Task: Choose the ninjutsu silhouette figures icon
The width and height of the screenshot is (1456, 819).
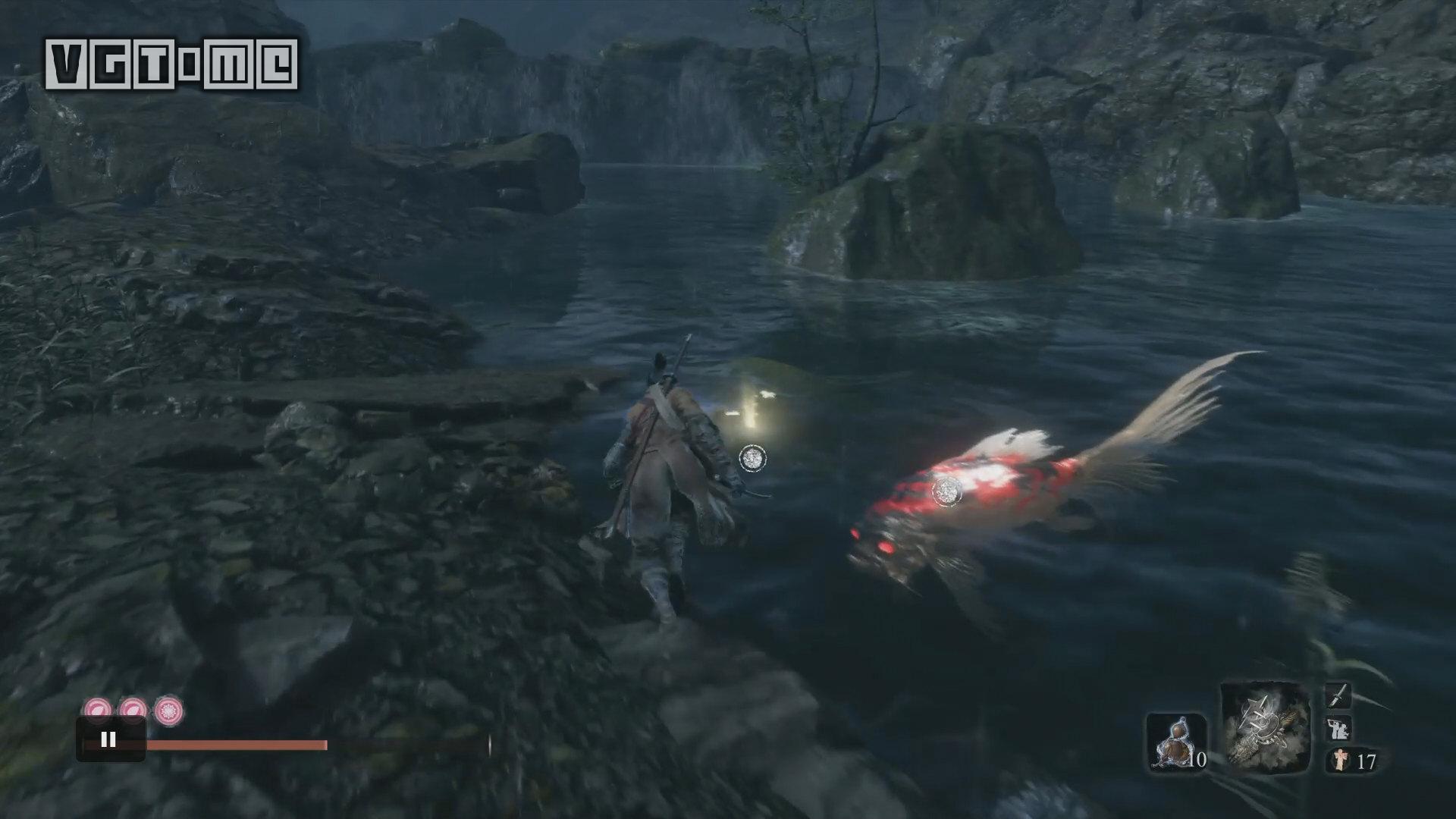Action: pos(1338,729)
